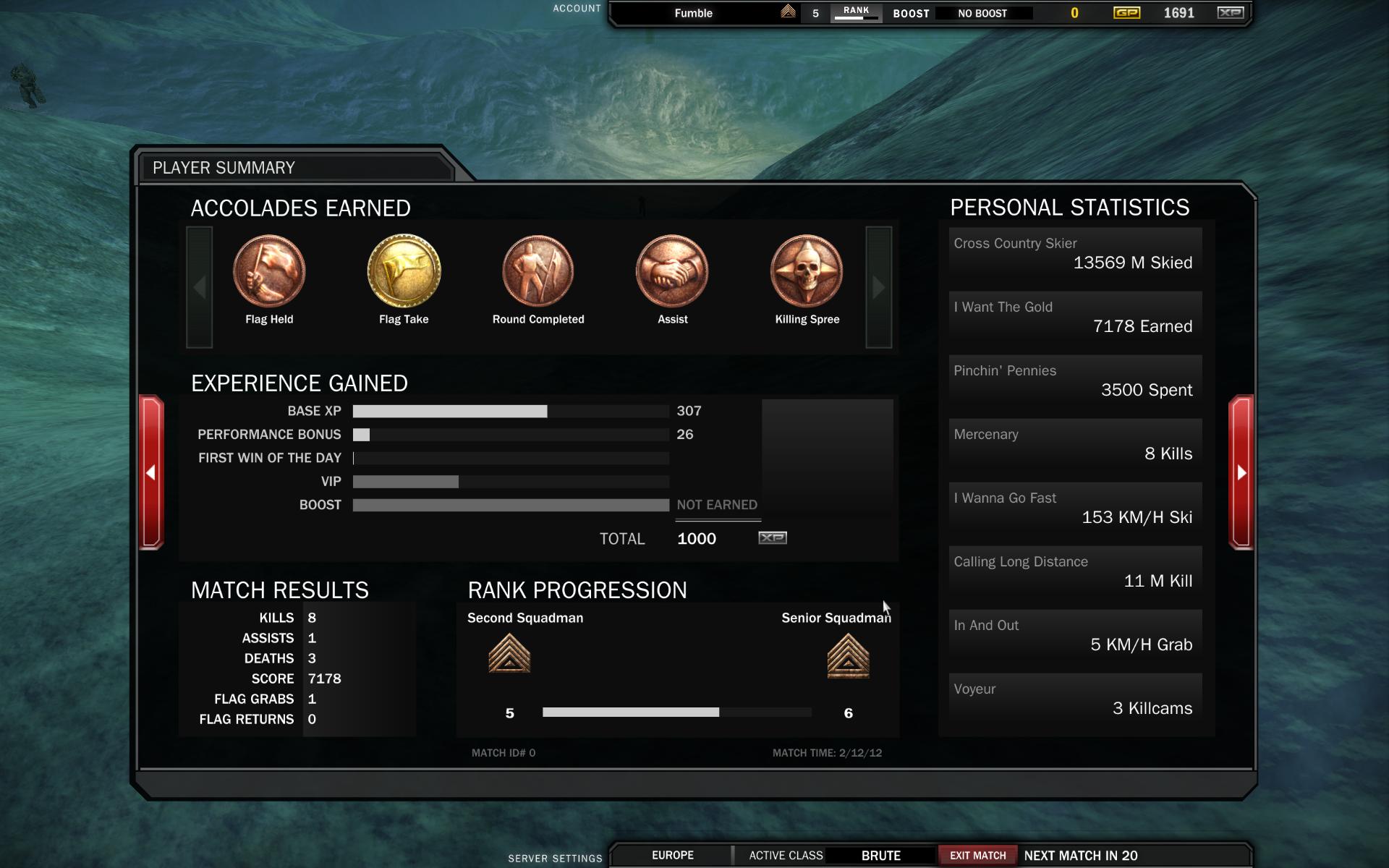Select the Flag Held accolade medal

pyautogui.click(x=269, y=271)
